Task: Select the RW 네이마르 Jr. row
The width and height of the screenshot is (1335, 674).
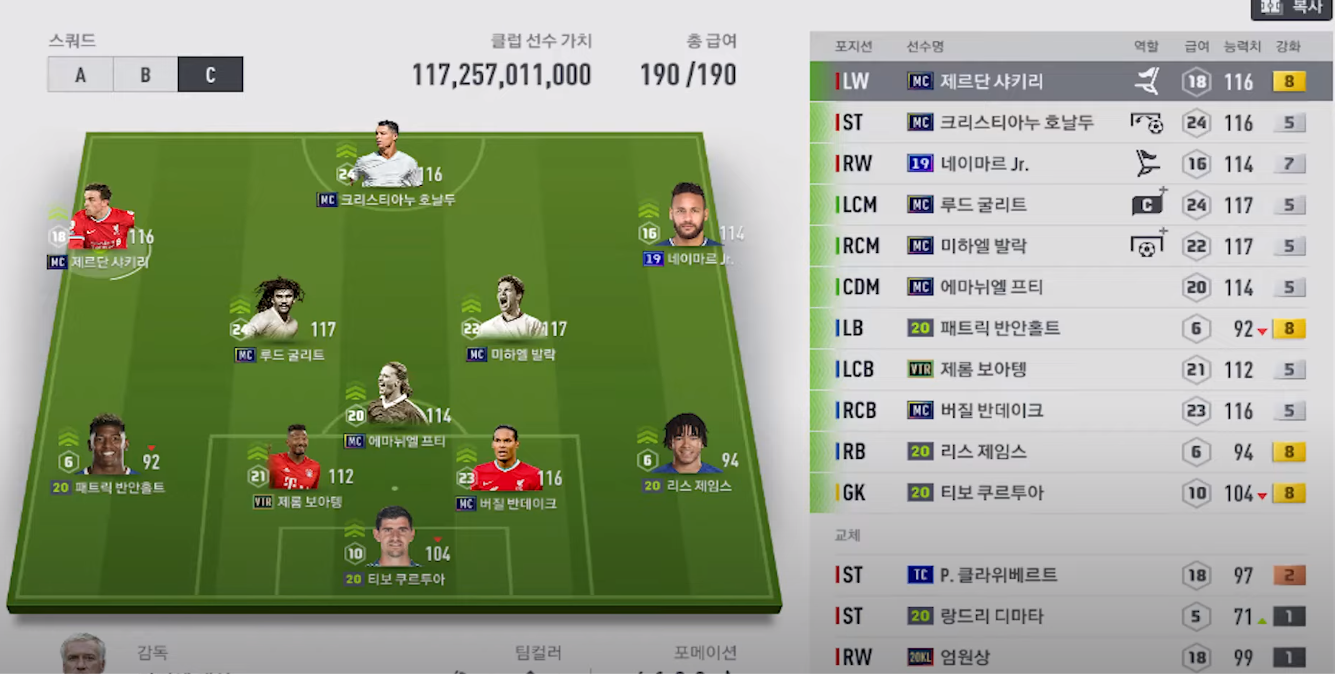Action: coord(1070,164)
